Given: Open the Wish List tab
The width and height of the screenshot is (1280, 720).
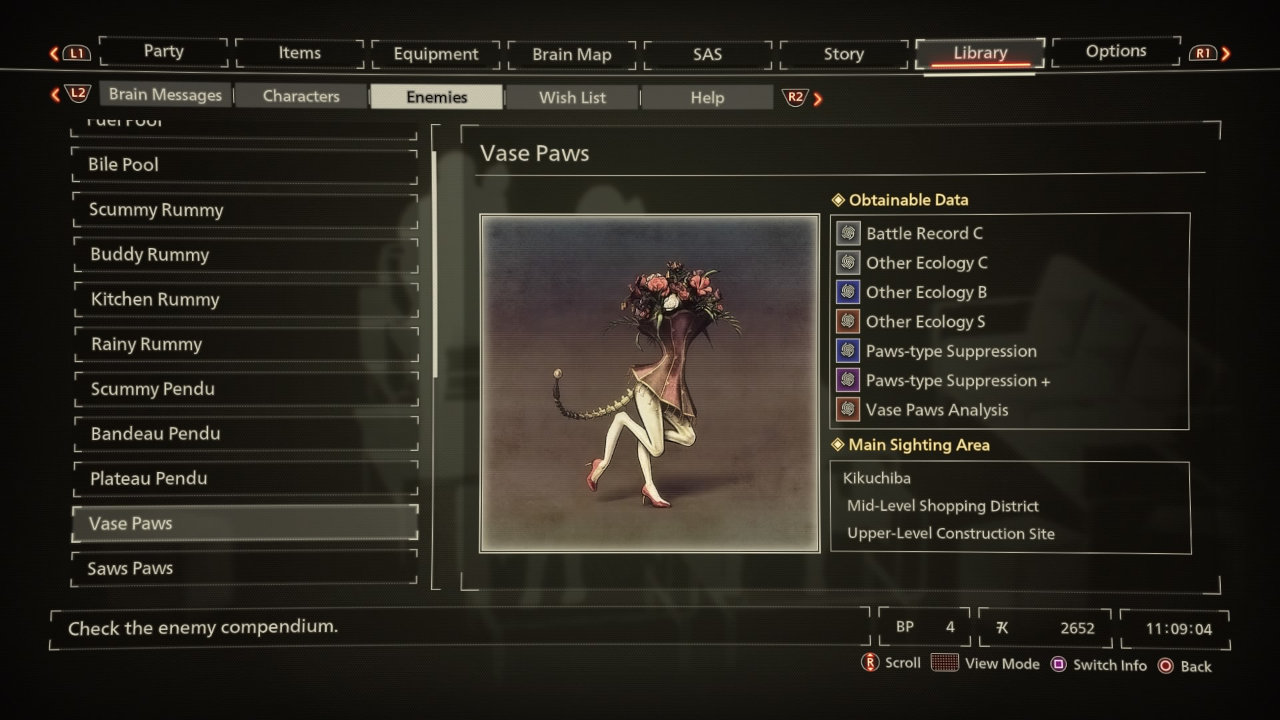Looking at the screenshot, I should (x=572, y=96).
